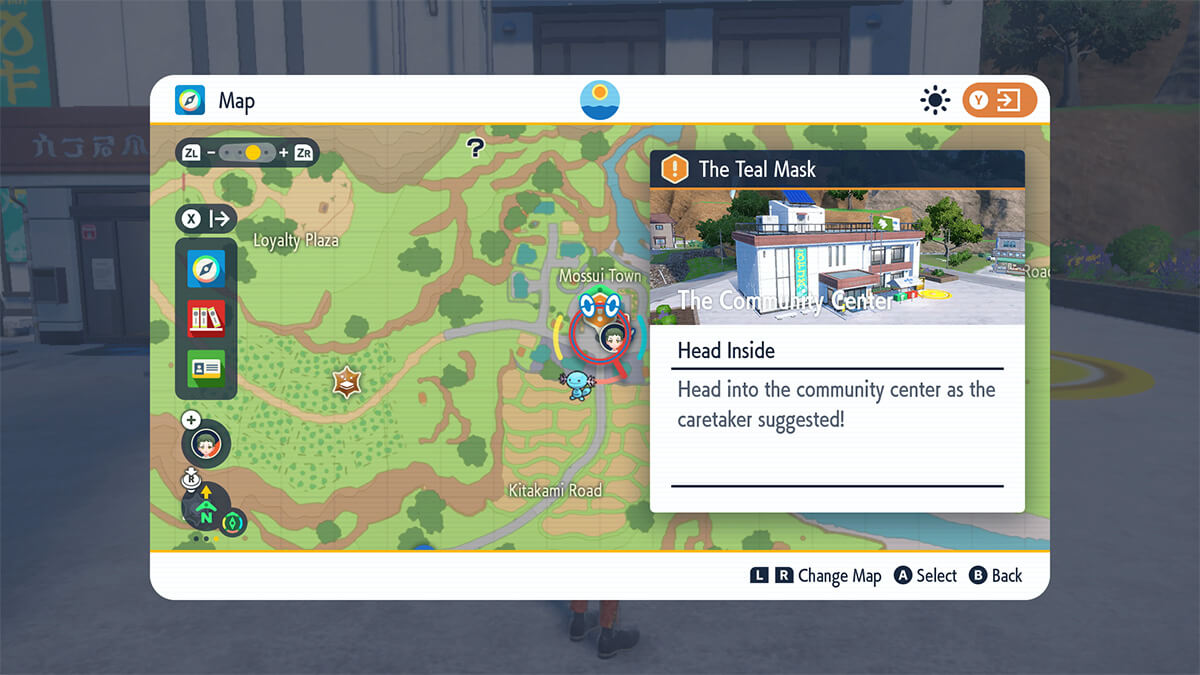Click the Select option in the footer

tap(925, 575)
